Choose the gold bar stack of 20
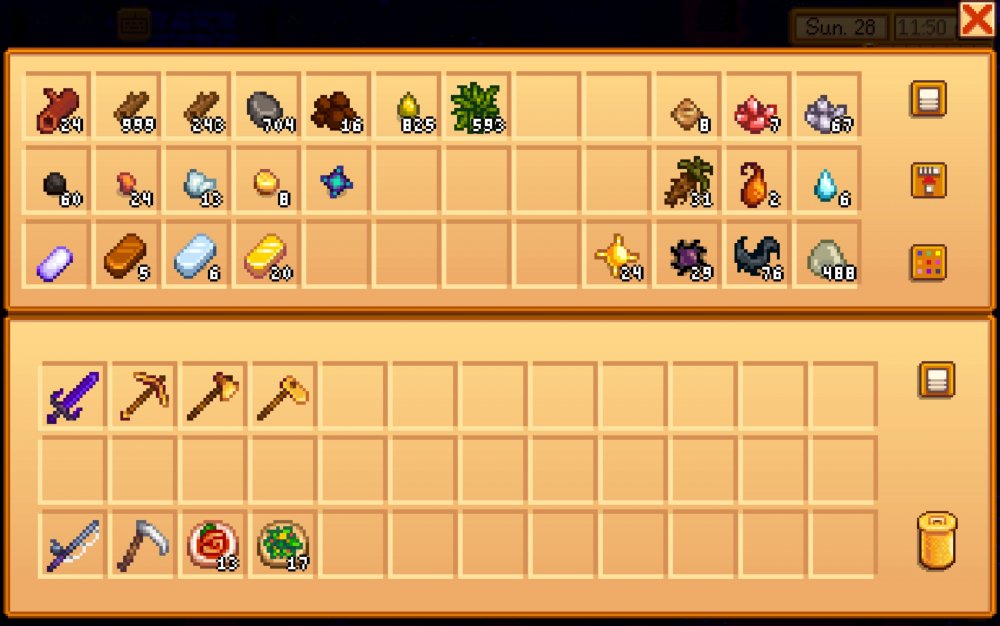The width and height of the screenshot is (1000, 626). (268, 257)
